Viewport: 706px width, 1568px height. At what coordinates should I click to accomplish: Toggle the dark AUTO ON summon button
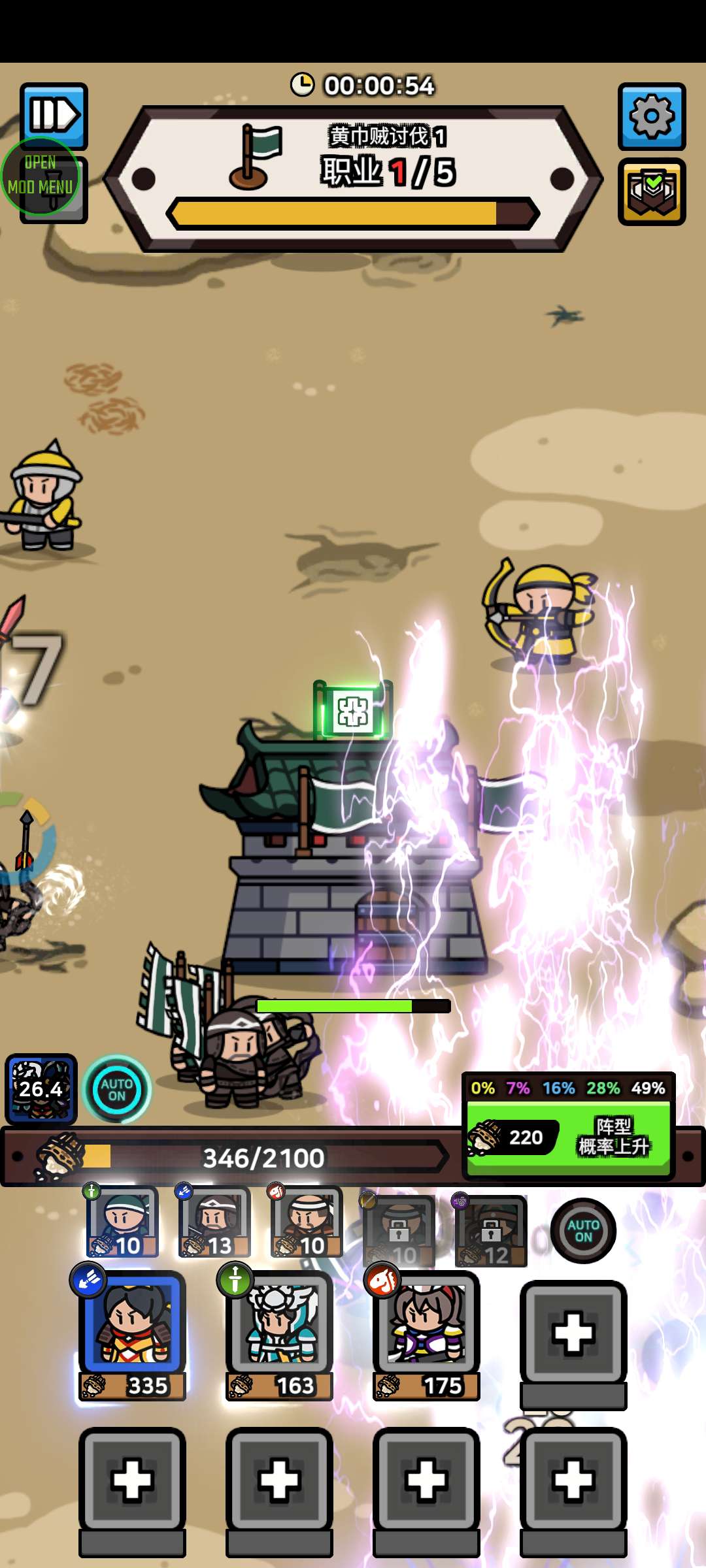tap(583, 1231)
